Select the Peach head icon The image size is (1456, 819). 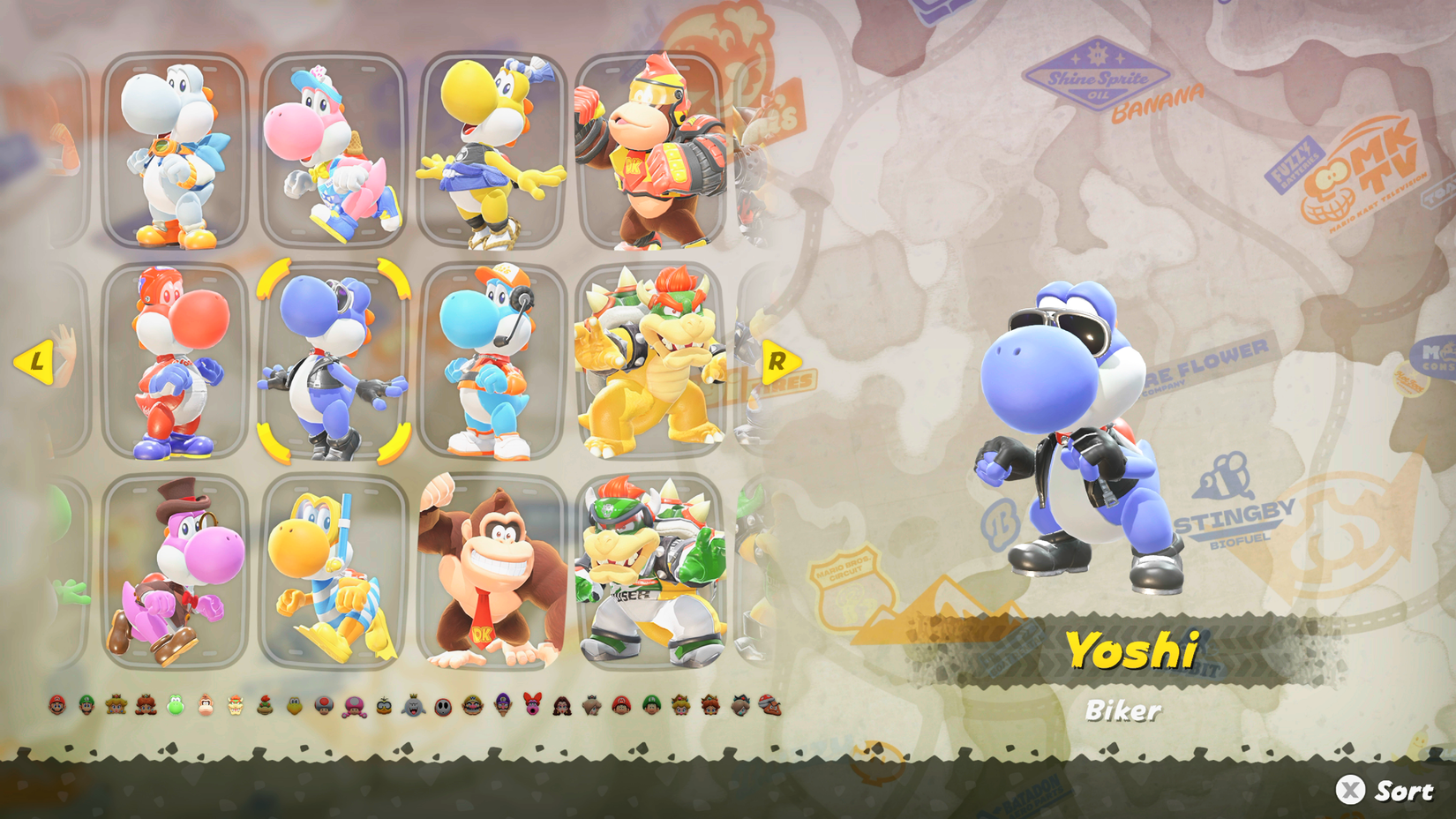pos(116,706)
